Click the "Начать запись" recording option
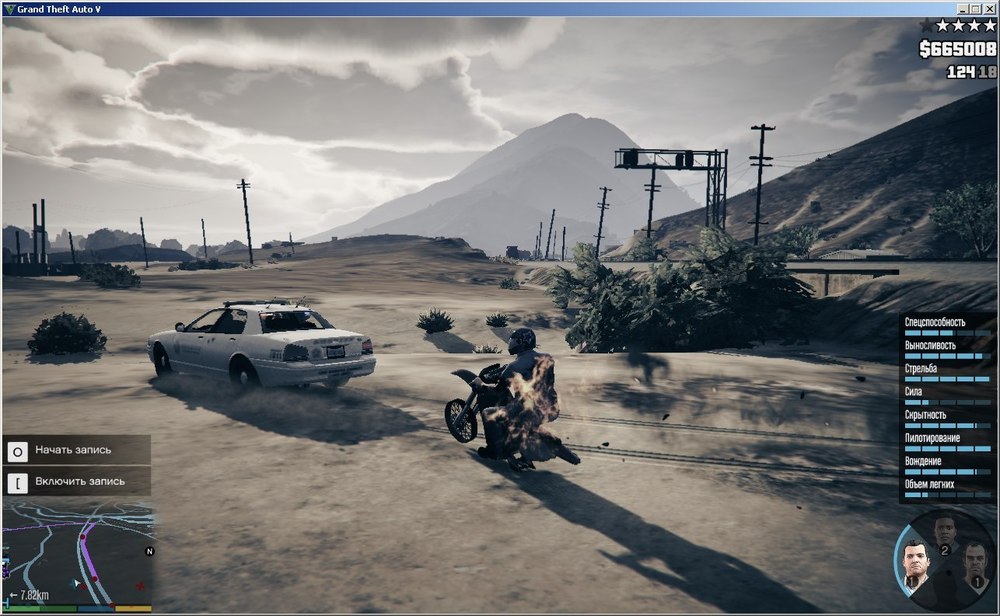The width and height of the screenshot is (1000, 616). (x=76, y=450)
